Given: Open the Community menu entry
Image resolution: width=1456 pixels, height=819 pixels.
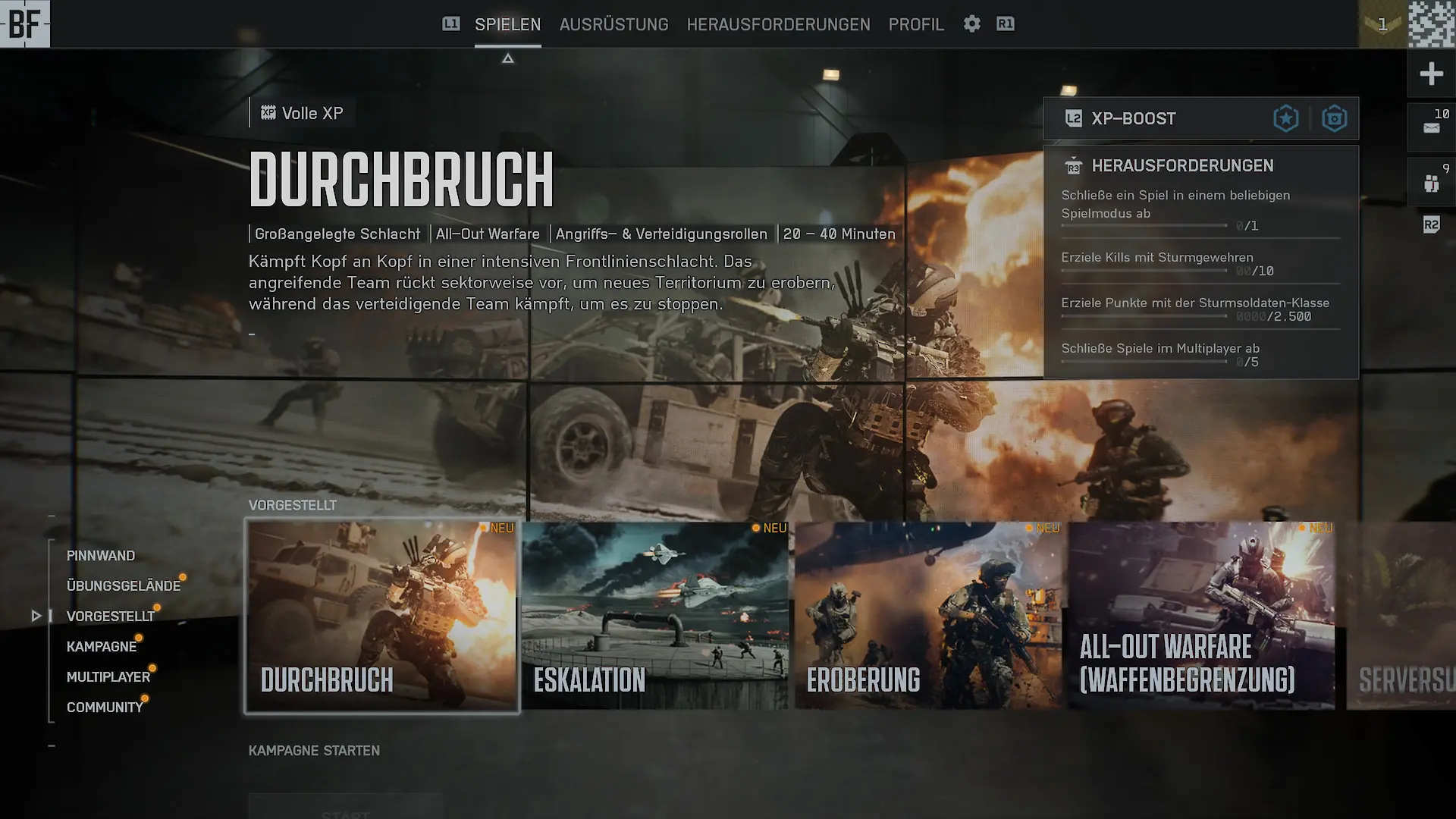Looking at the screenshot, I should 105,708.
